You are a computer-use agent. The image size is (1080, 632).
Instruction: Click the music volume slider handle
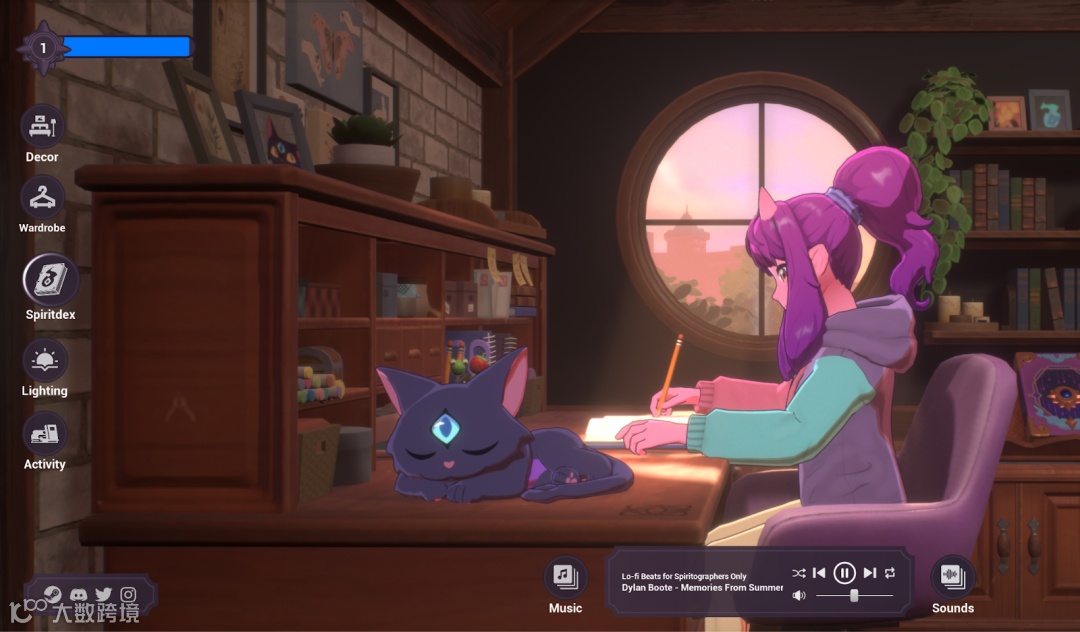pos(854,596)
